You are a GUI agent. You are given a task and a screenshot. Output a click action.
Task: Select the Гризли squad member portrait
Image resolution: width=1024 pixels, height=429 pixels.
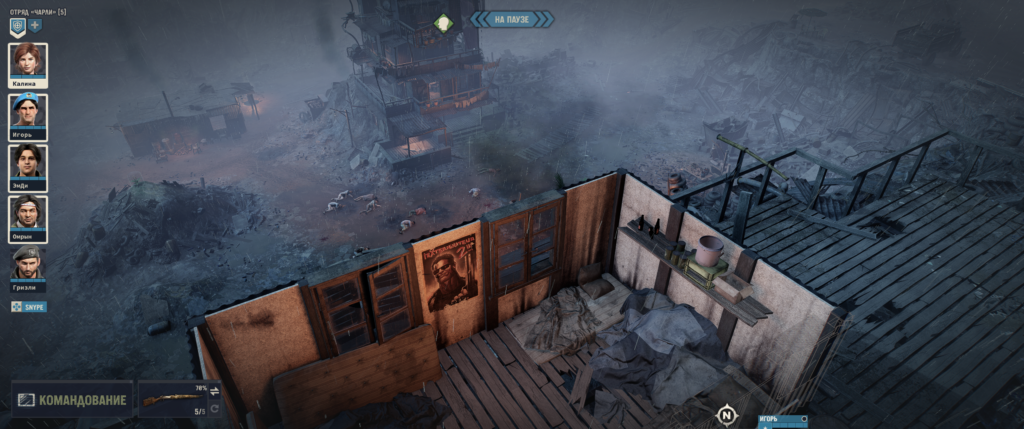(28, 263)
